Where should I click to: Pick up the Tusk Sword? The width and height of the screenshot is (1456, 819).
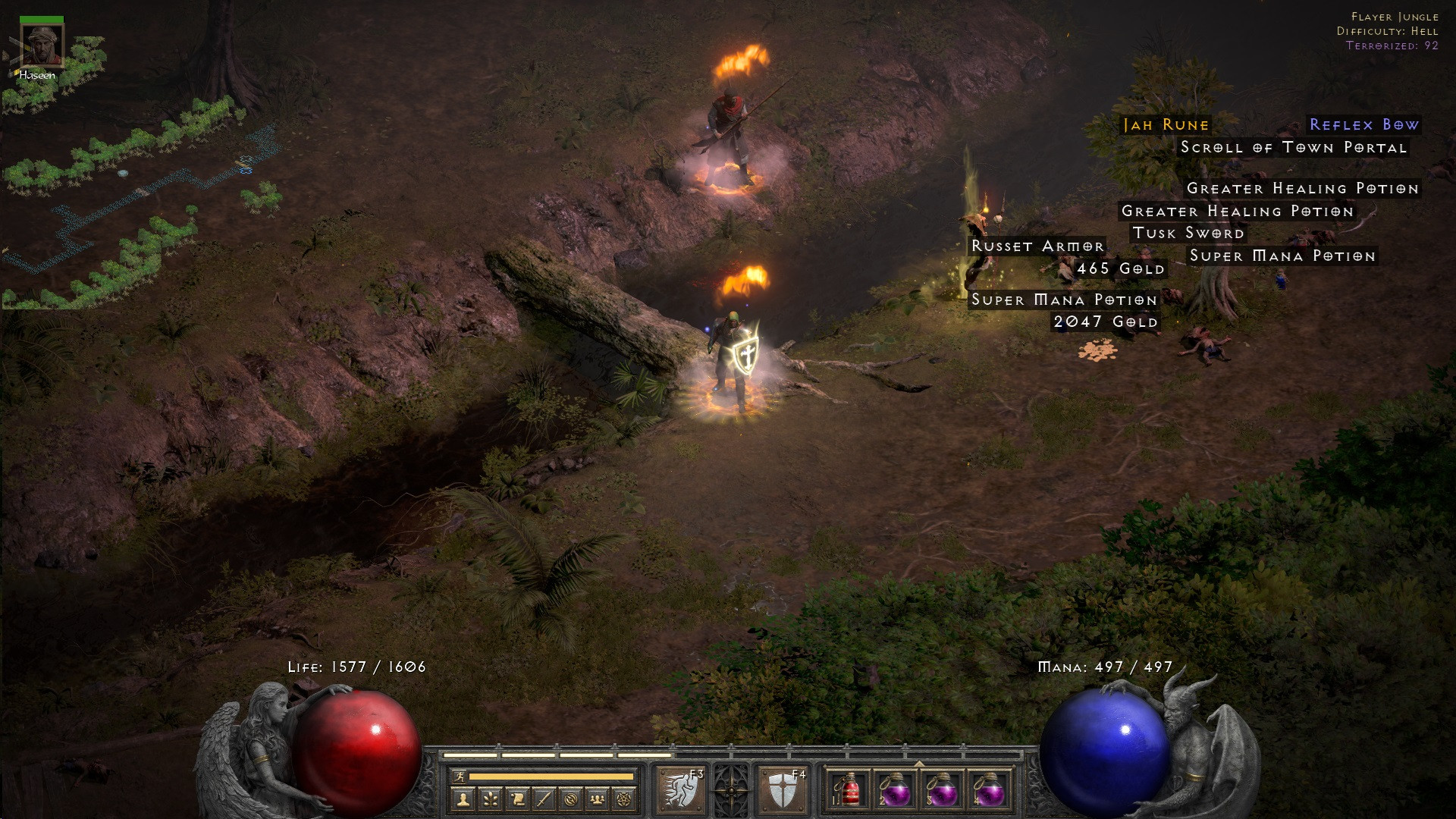pos(1188,234)
